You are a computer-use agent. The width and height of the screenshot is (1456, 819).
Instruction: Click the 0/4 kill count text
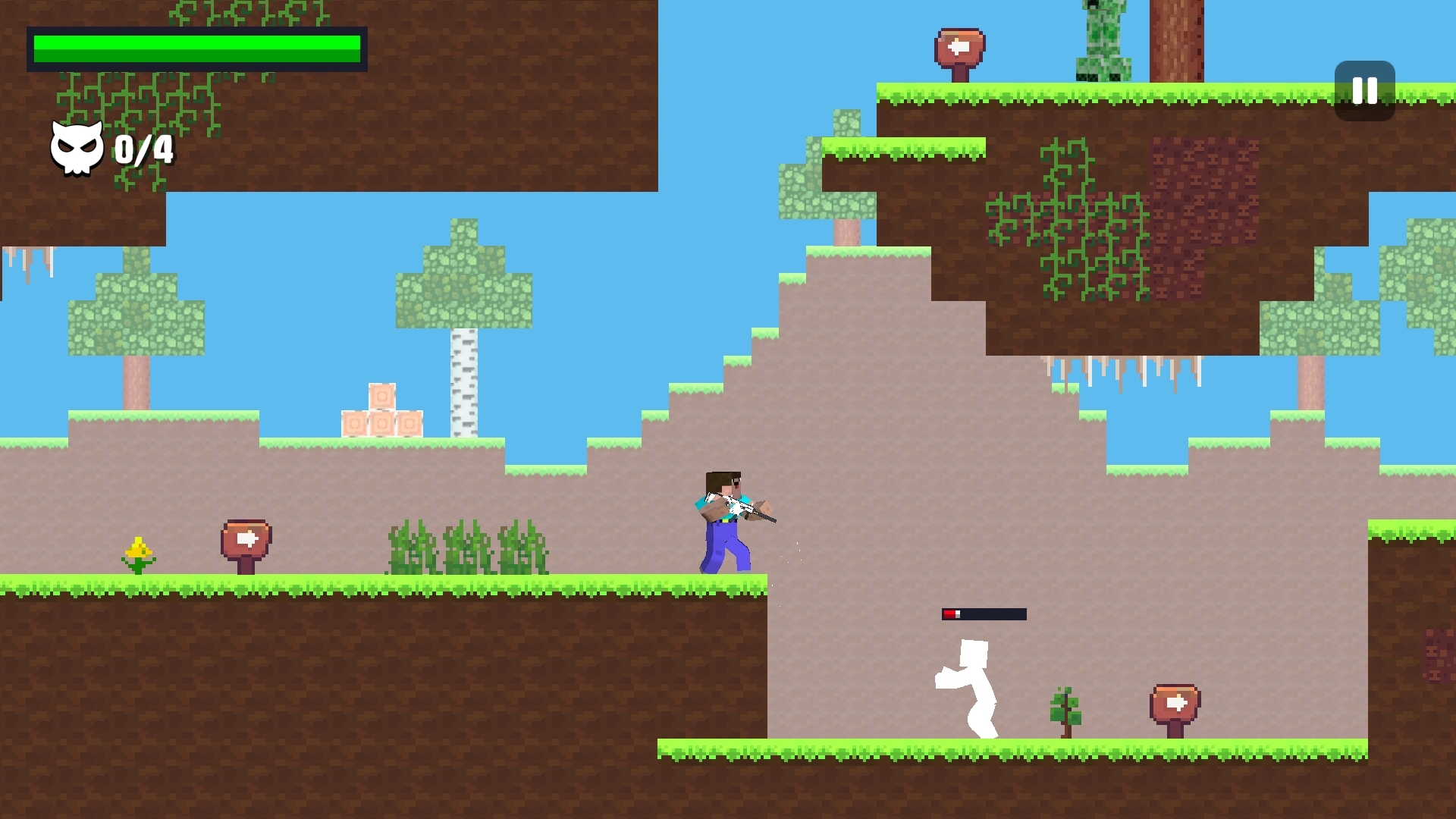tap(145, 152)
